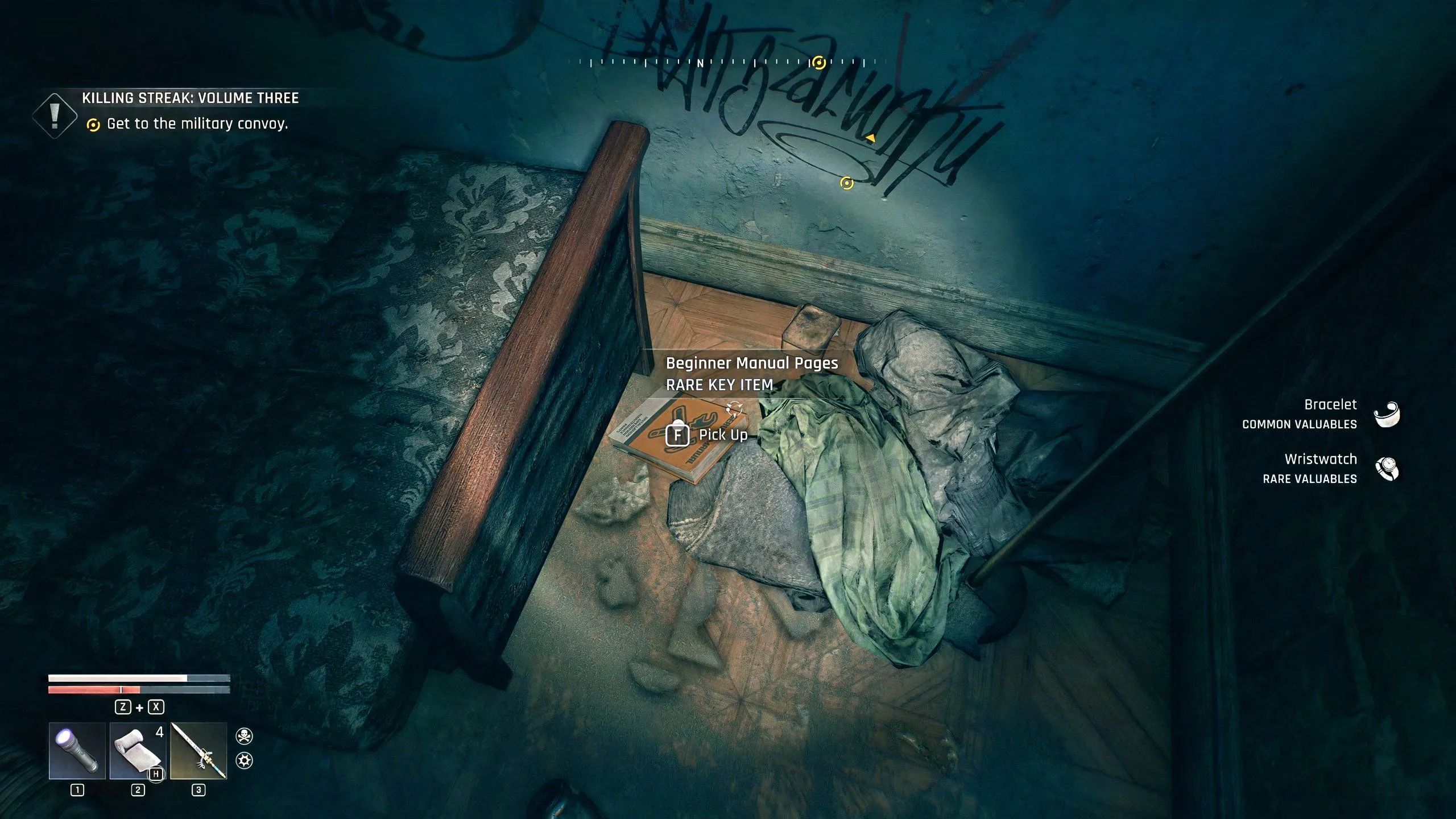Toggle the H key healing prompt on the bandage

click(155, 773)
